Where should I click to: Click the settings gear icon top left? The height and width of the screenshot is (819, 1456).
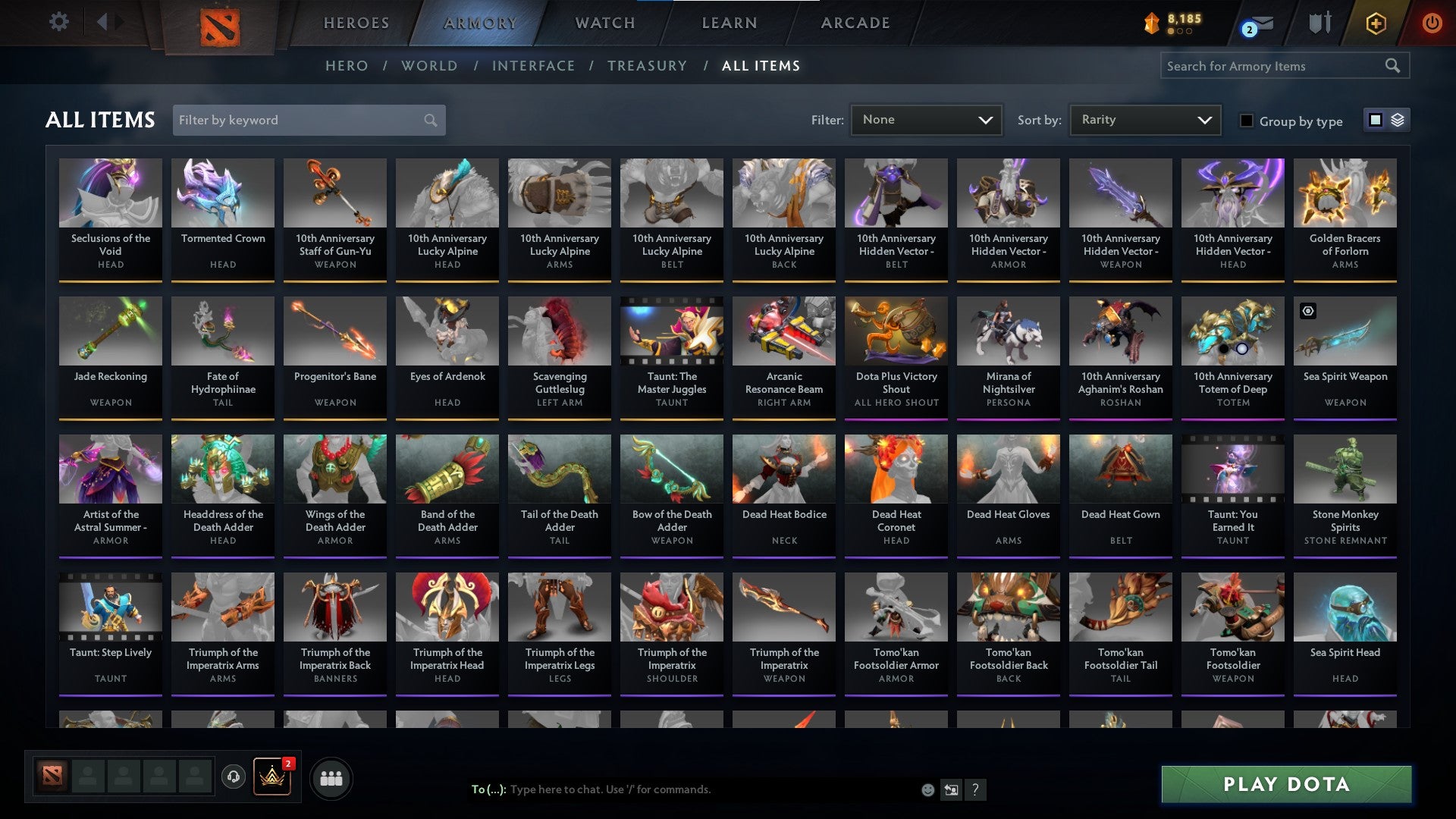(58, 22)
